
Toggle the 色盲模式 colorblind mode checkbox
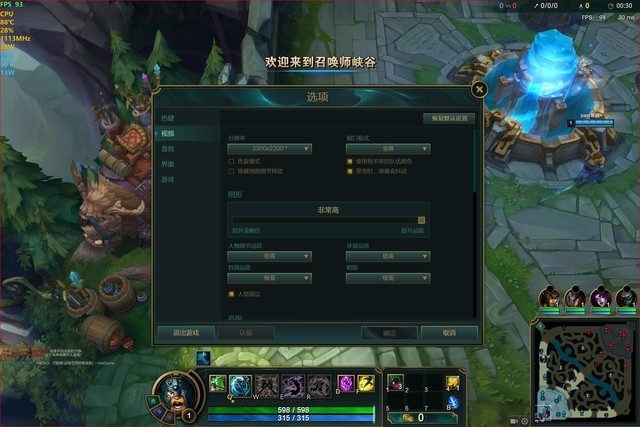pos(232,161)
